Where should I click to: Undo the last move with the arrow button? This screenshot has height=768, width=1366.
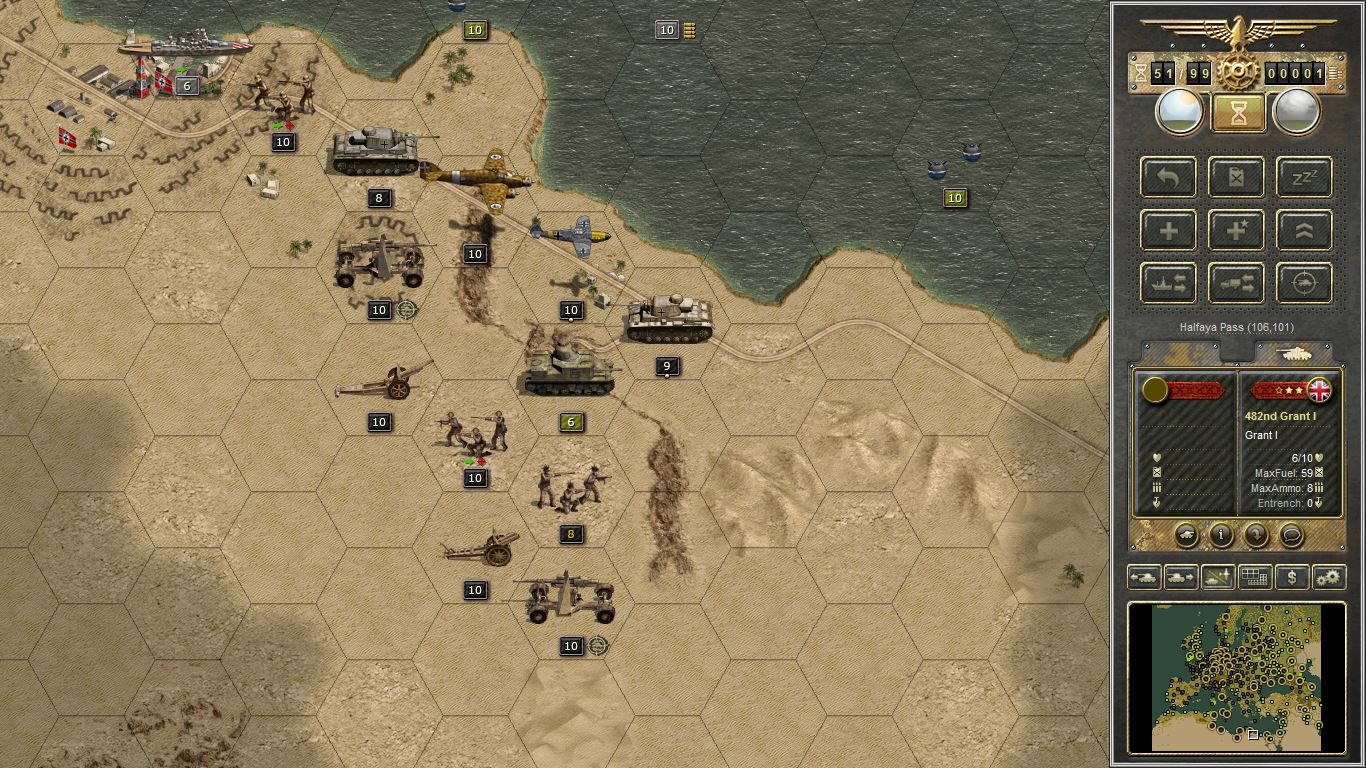click(x=1168, y=177)
